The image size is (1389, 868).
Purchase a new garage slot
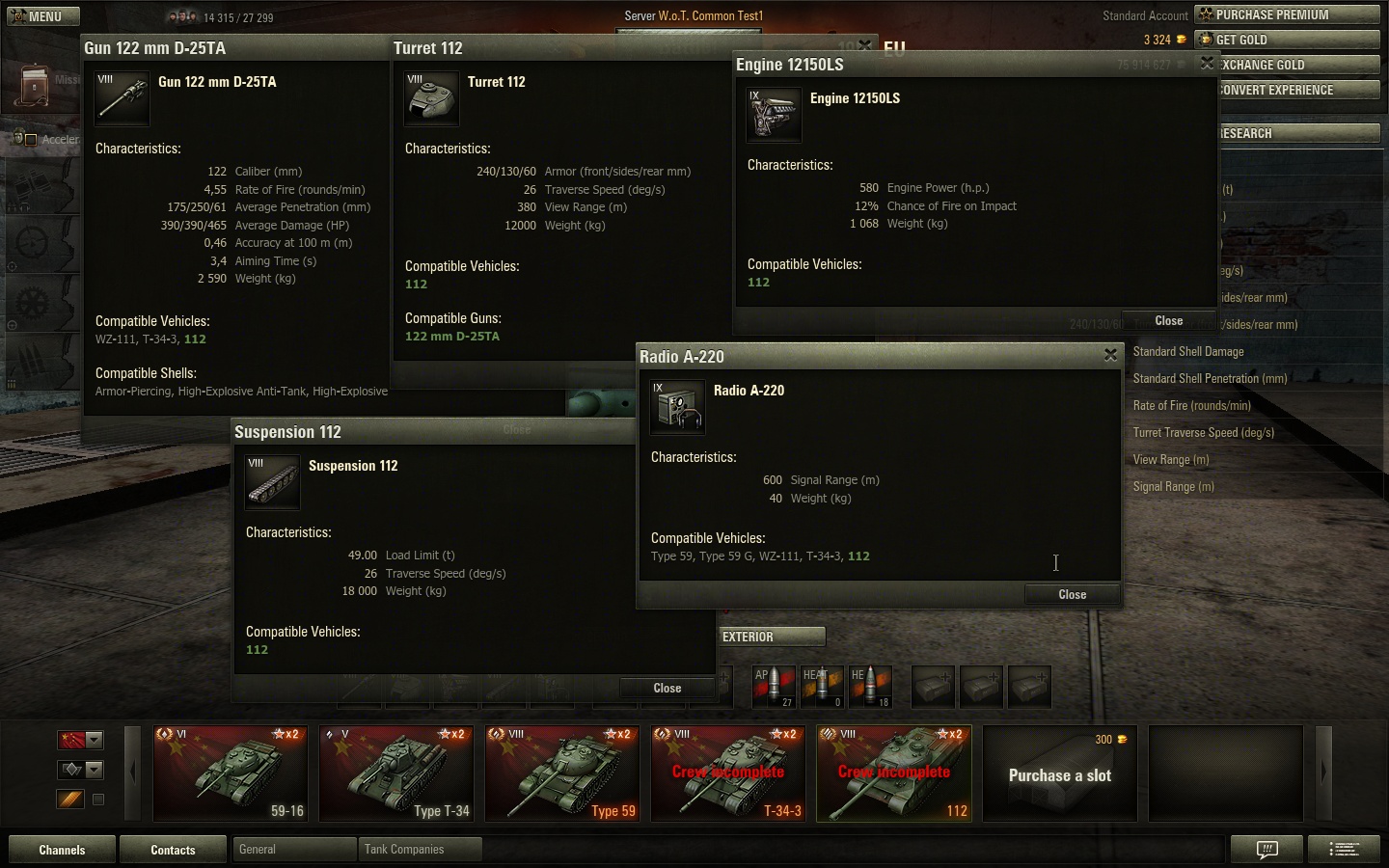coord(1059,774)
